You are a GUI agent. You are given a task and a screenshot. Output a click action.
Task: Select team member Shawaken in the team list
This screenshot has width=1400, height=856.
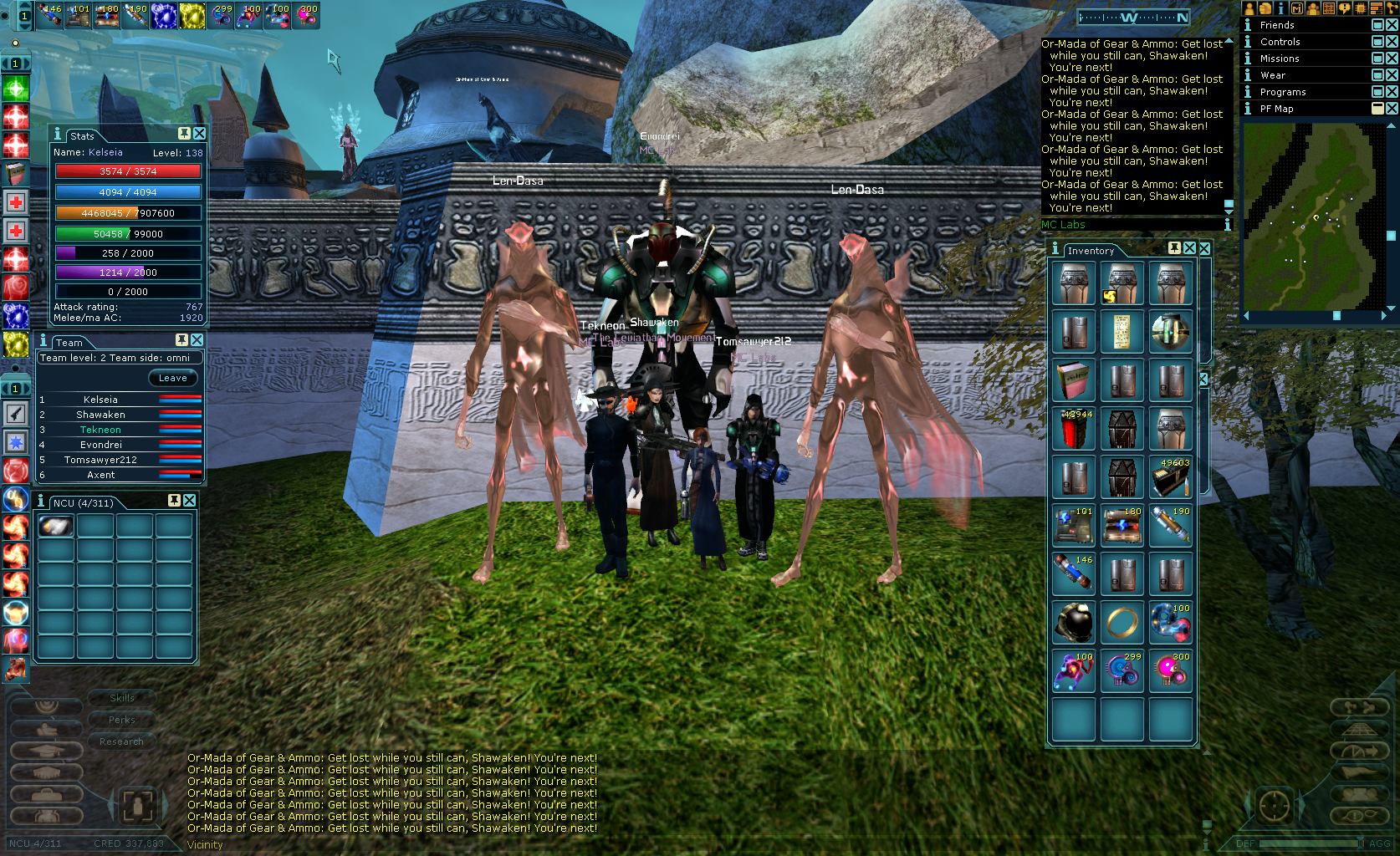pyautogui.click(x=100, y=415)
